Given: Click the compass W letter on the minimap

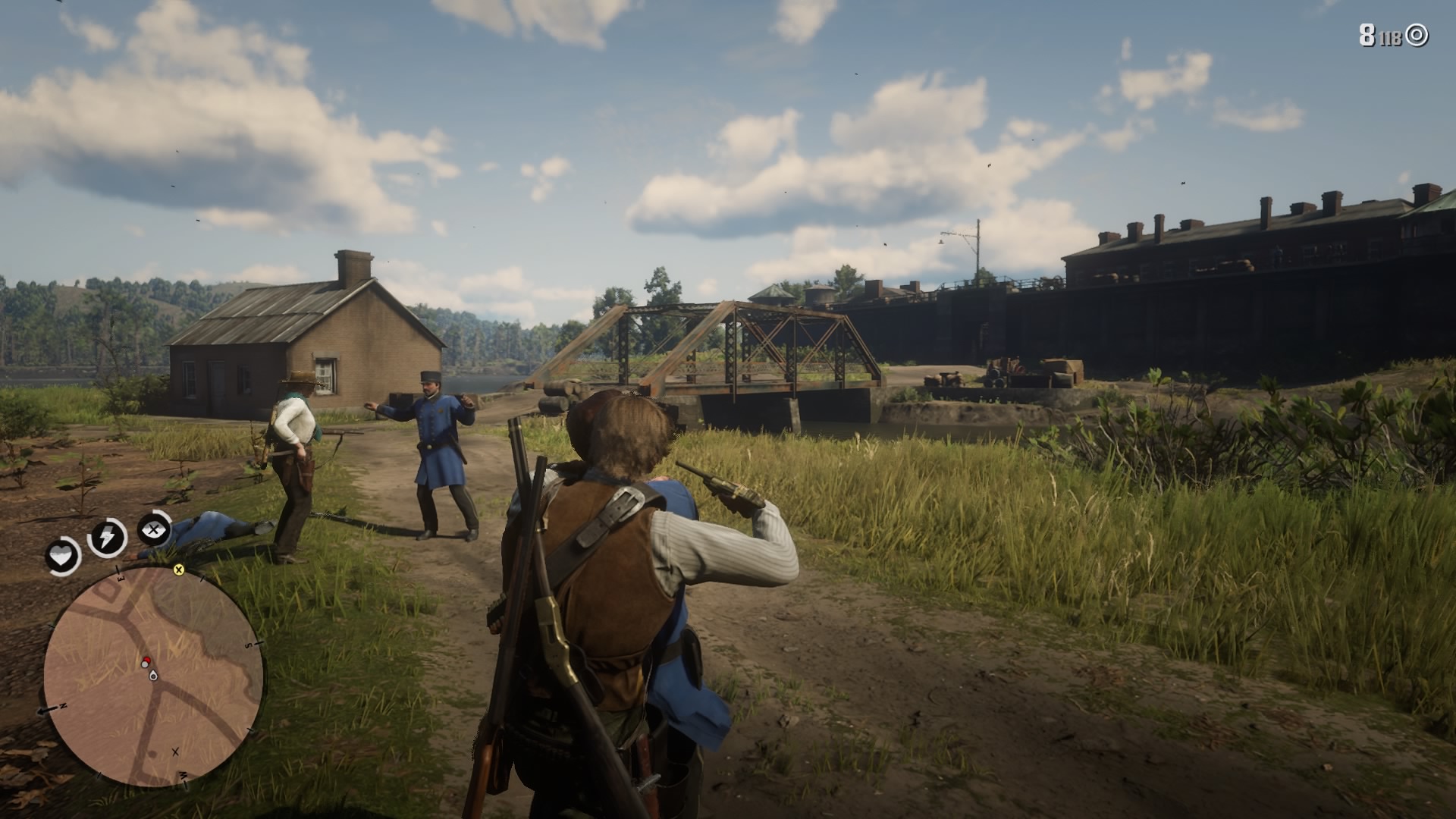Looking at the screenshot, I should 183,777.
